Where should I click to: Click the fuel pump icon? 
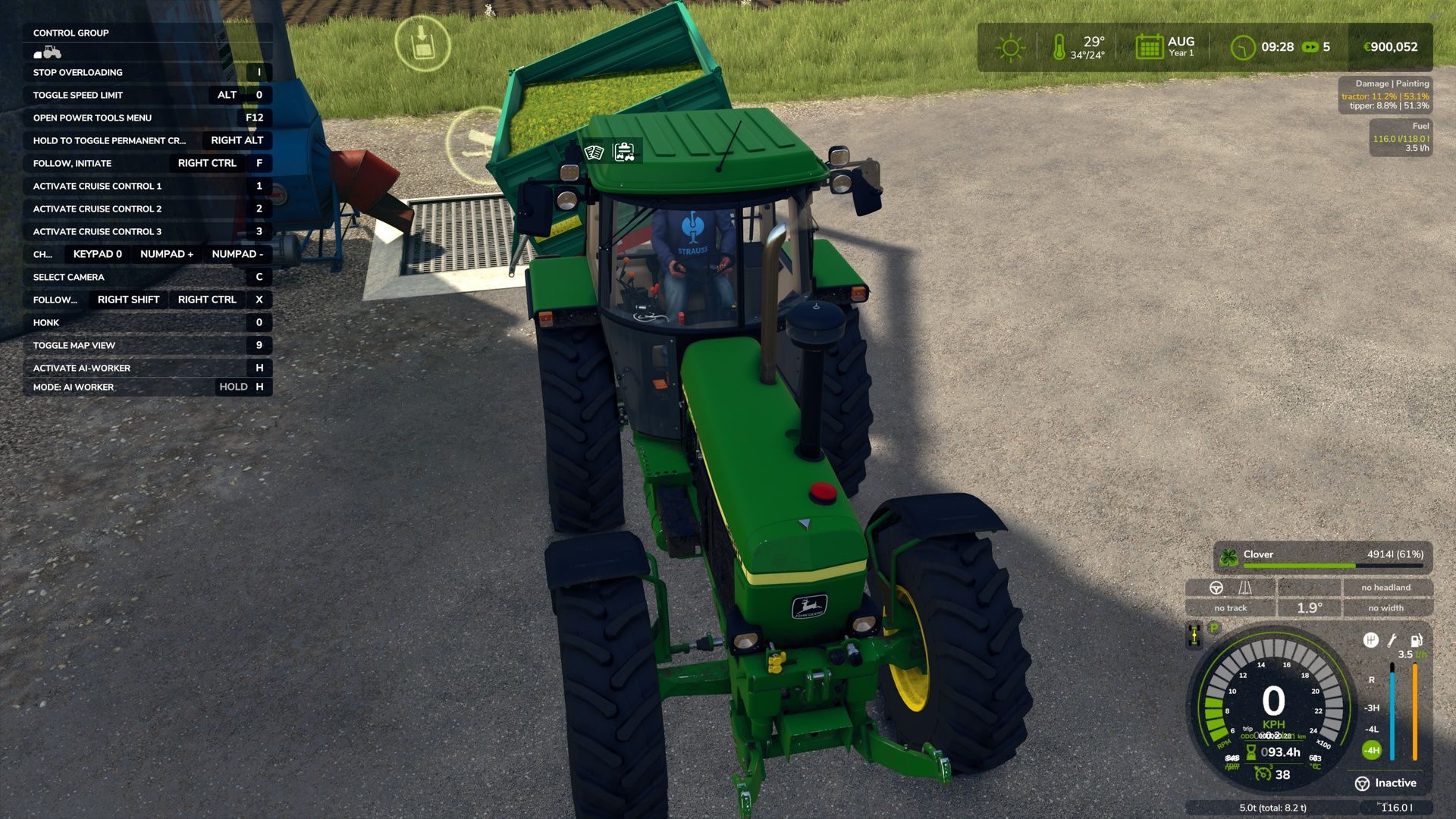[1415, 641]
